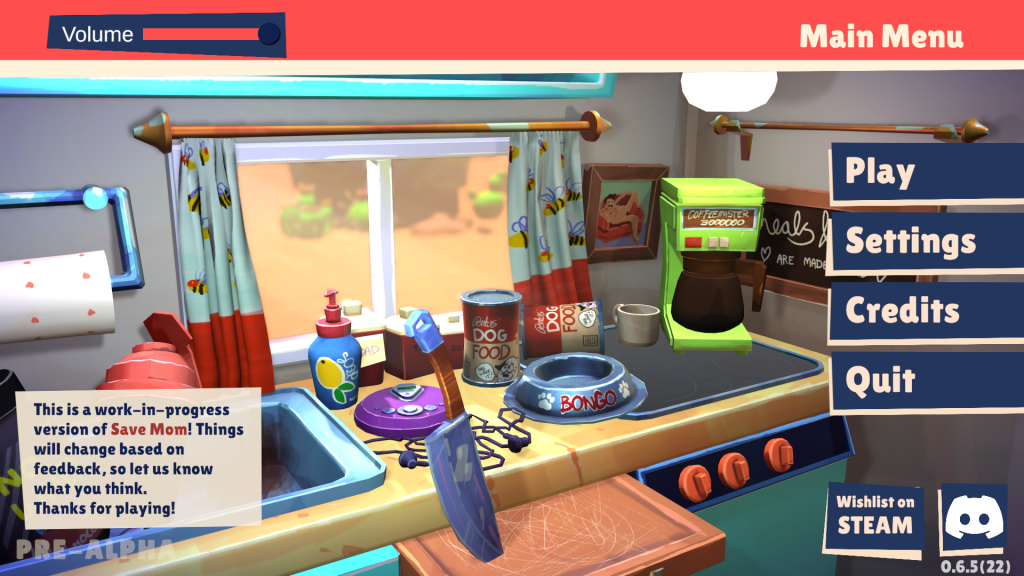This screenshot has width=1024, height=576.
Task: Open the Wishlist on Steam link
Action: click(x=875, y=517)
